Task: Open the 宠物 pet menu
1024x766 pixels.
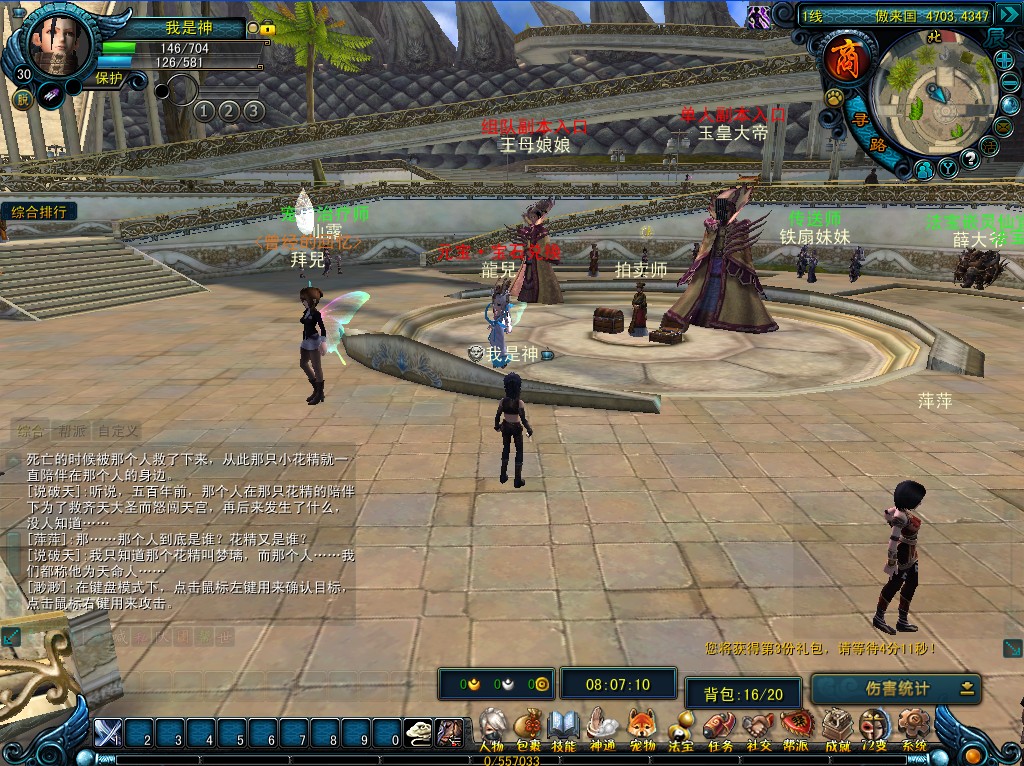Action: click(641, 727)
